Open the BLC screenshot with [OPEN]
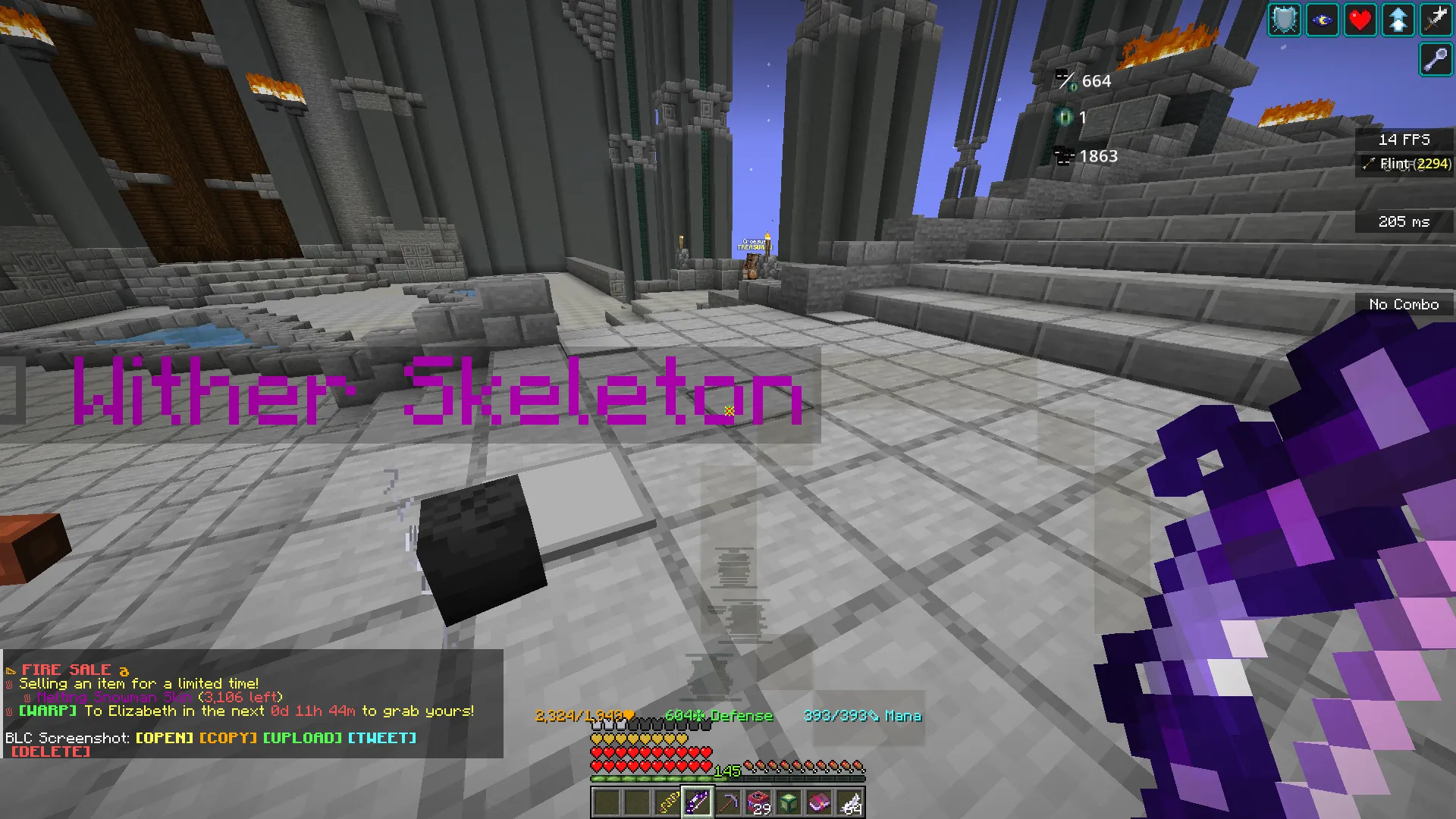Viewport: 1456px width, 819px height. click(x=165, y=737)
